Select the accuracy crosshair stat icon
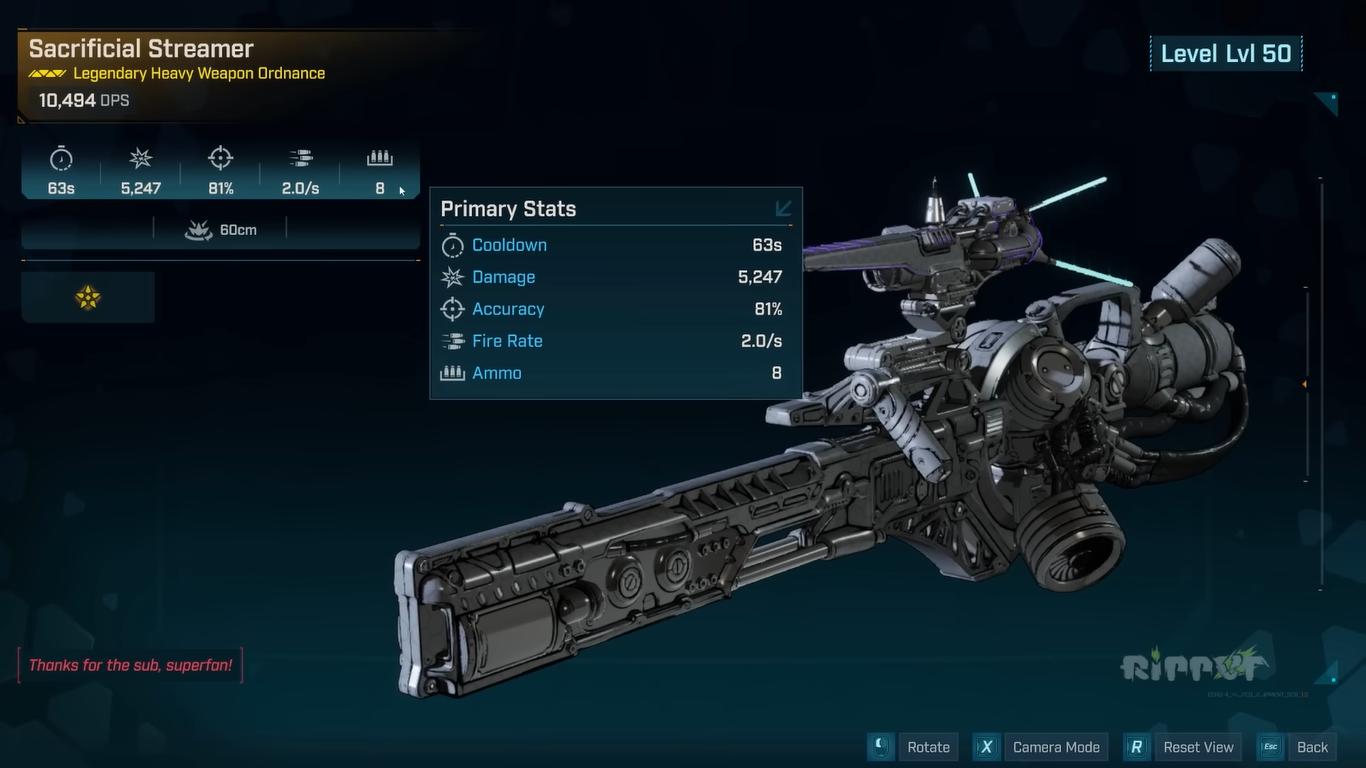 220,158
